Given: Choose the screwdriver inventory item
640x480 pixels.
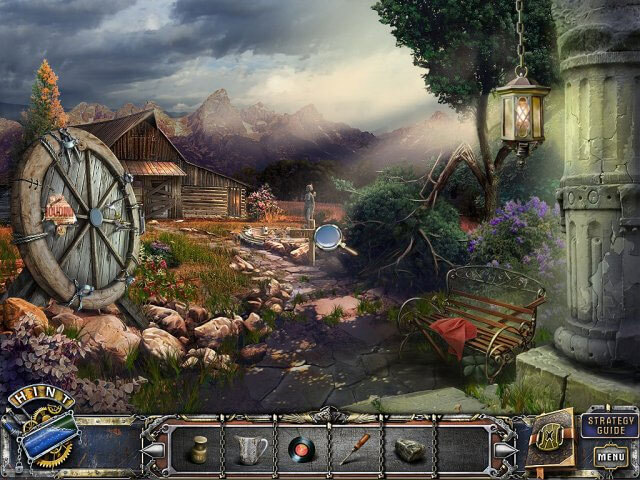Looking at the screenshot, I should tap(353, 448).
